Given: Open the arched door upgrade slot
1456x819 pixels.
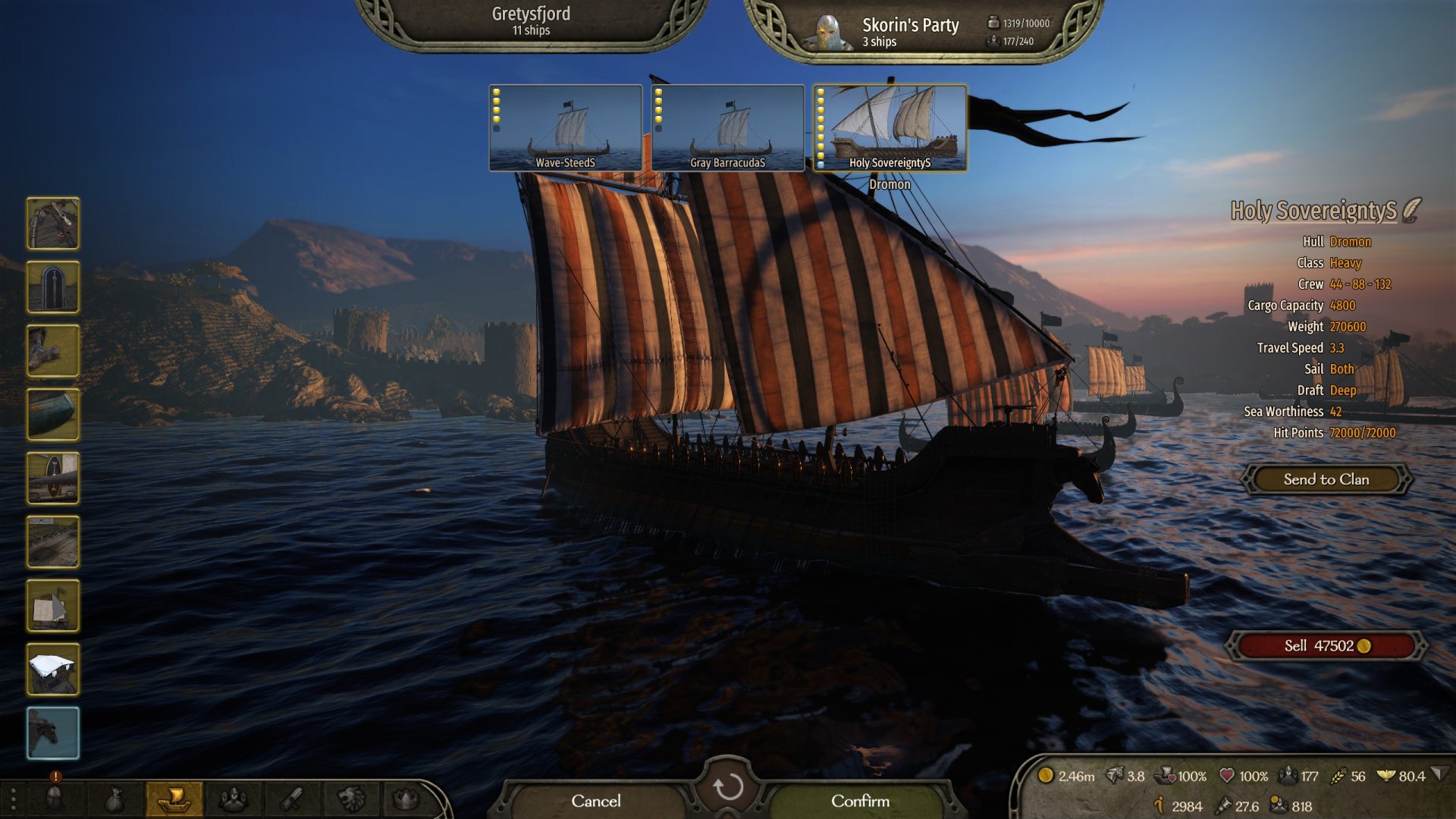Looking at the screenshot, I should 53,287.
